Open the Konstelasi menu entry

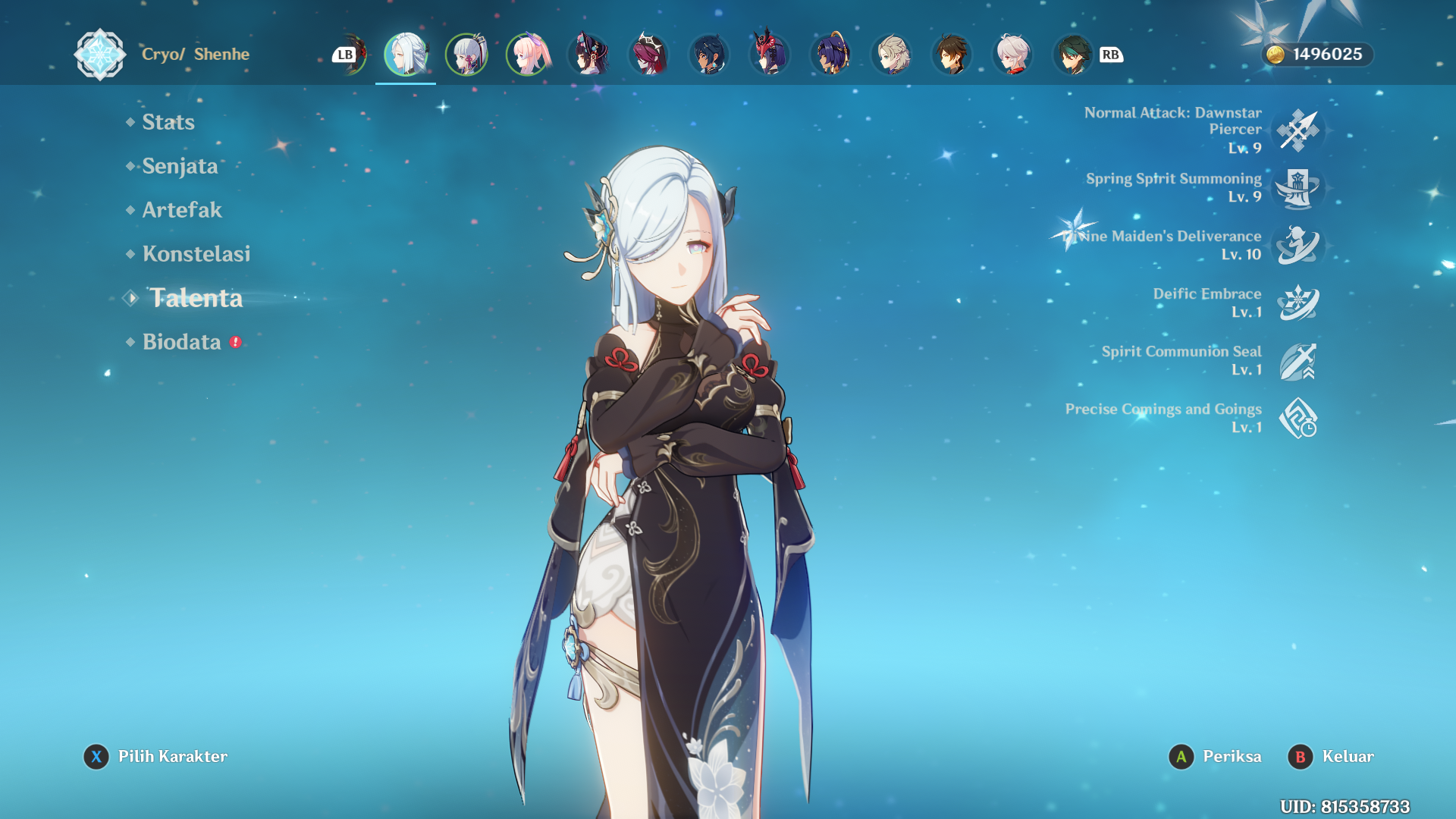[x=196, y=254]
